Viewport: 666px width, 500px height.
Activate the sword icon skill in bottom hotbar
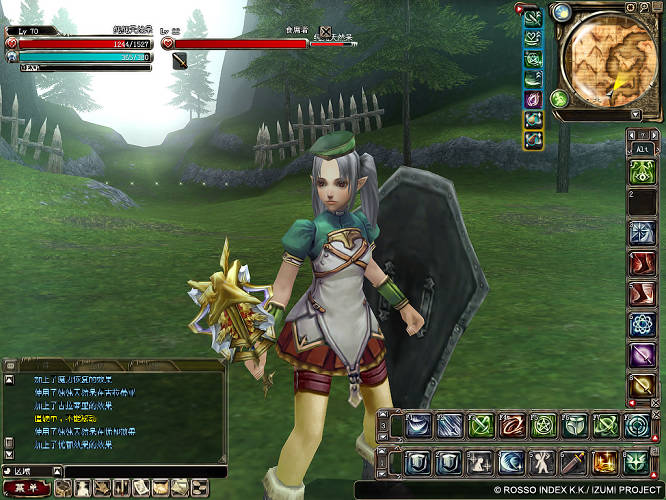[574, 462]
